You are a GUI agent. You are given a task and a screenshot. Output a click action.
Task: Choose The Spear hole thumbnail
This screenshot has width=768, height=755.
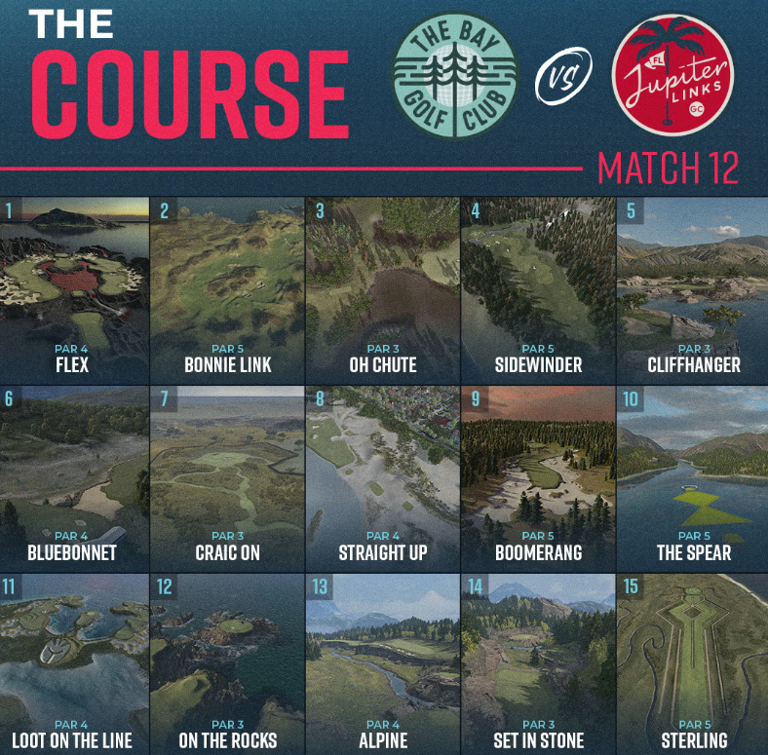(693, 478)
